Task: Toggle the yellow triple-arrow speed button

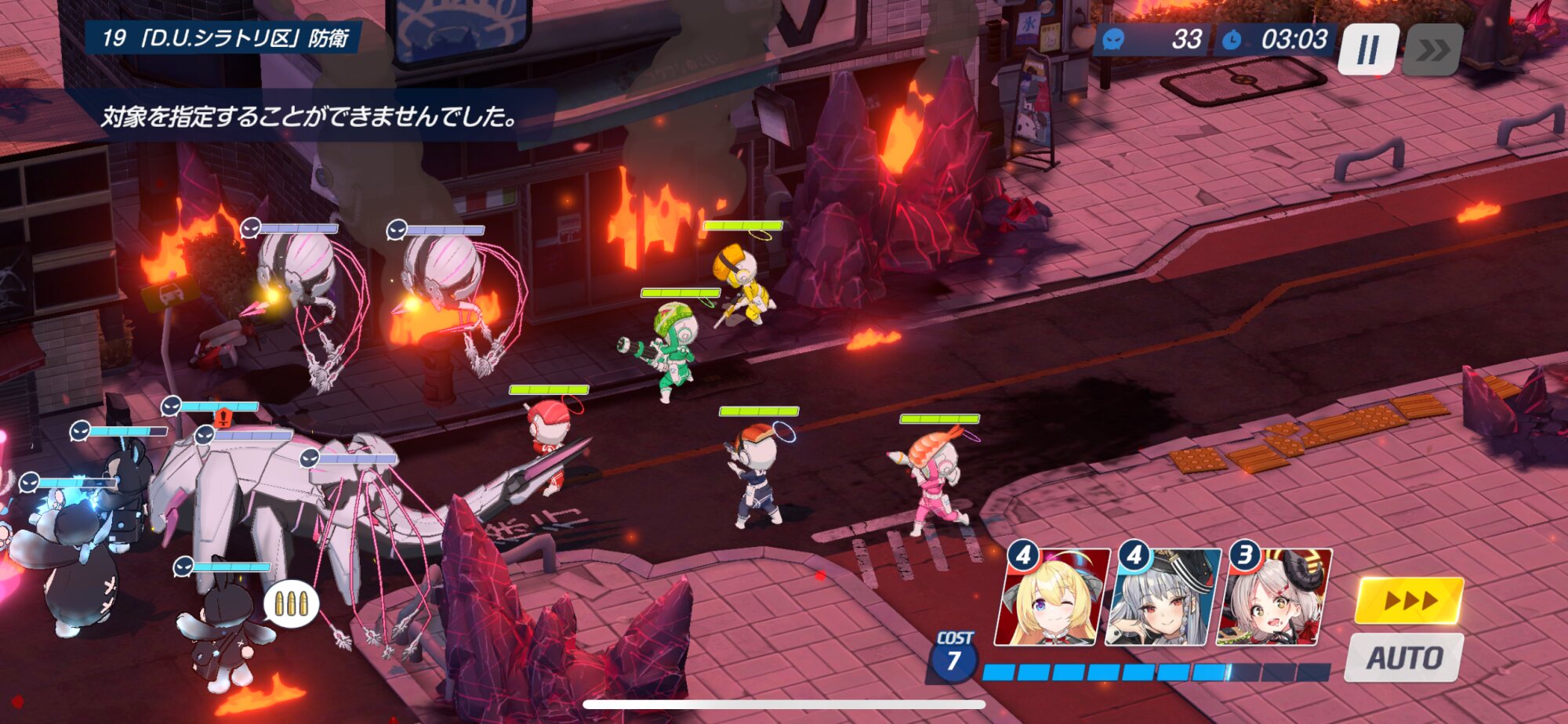Action: (1410, 601)
